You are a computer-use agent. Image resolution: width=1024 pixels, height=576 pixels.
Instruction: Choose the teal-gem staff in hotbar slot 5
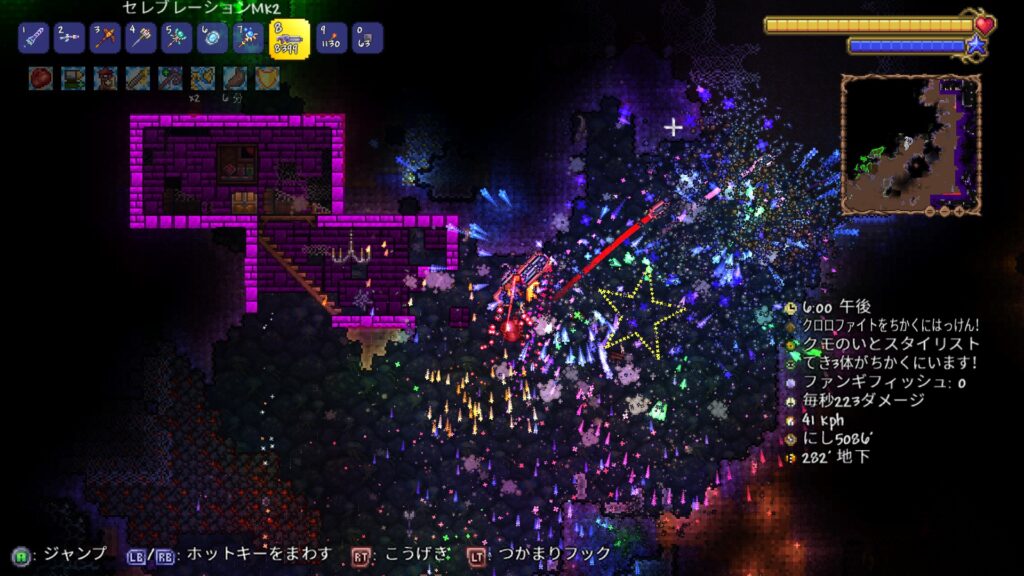coord(178,39)
